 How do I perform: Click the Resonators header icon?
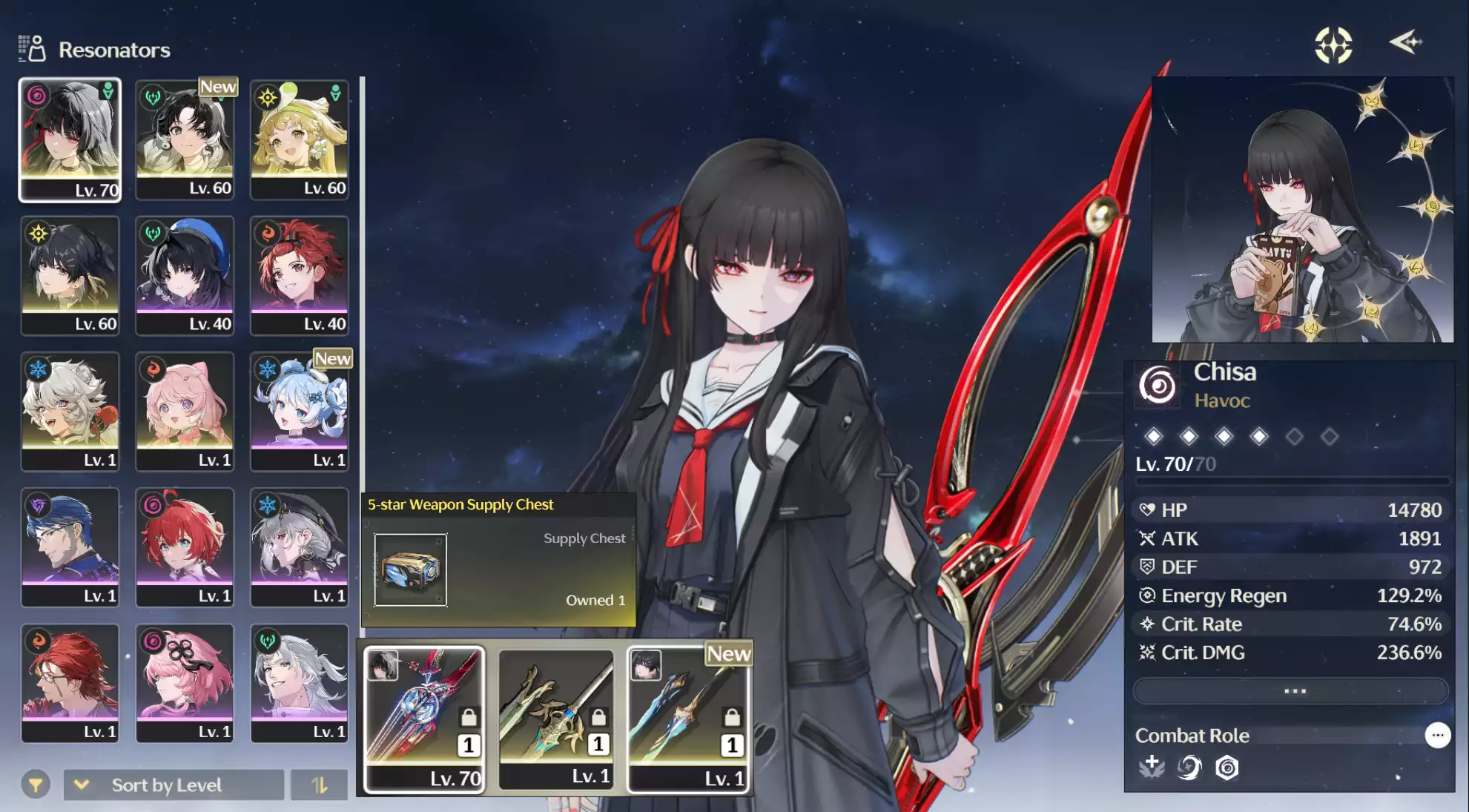30,47
